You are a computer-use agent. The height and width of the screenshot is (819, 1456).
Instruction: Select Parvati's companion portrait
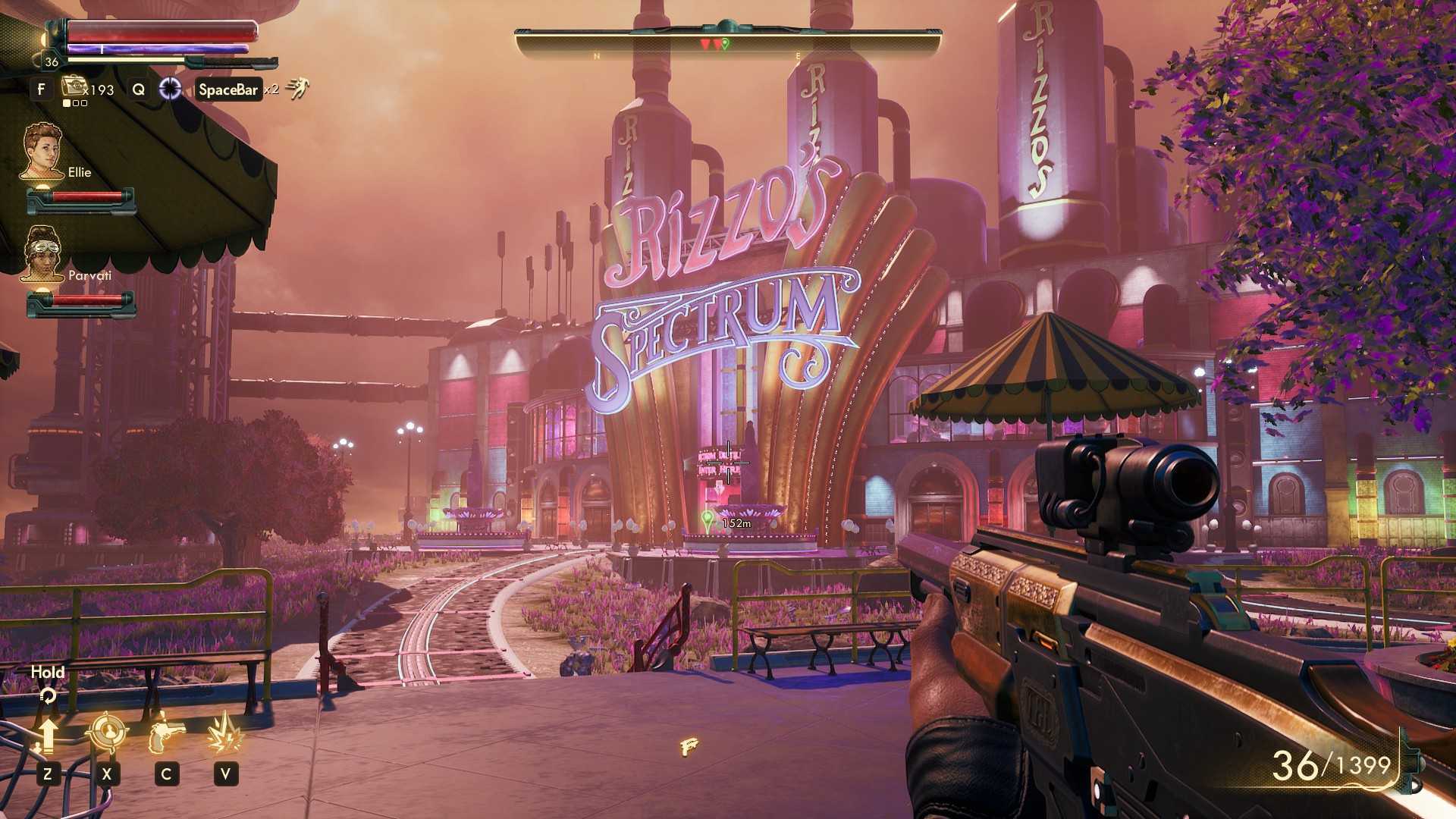point(42,254)
